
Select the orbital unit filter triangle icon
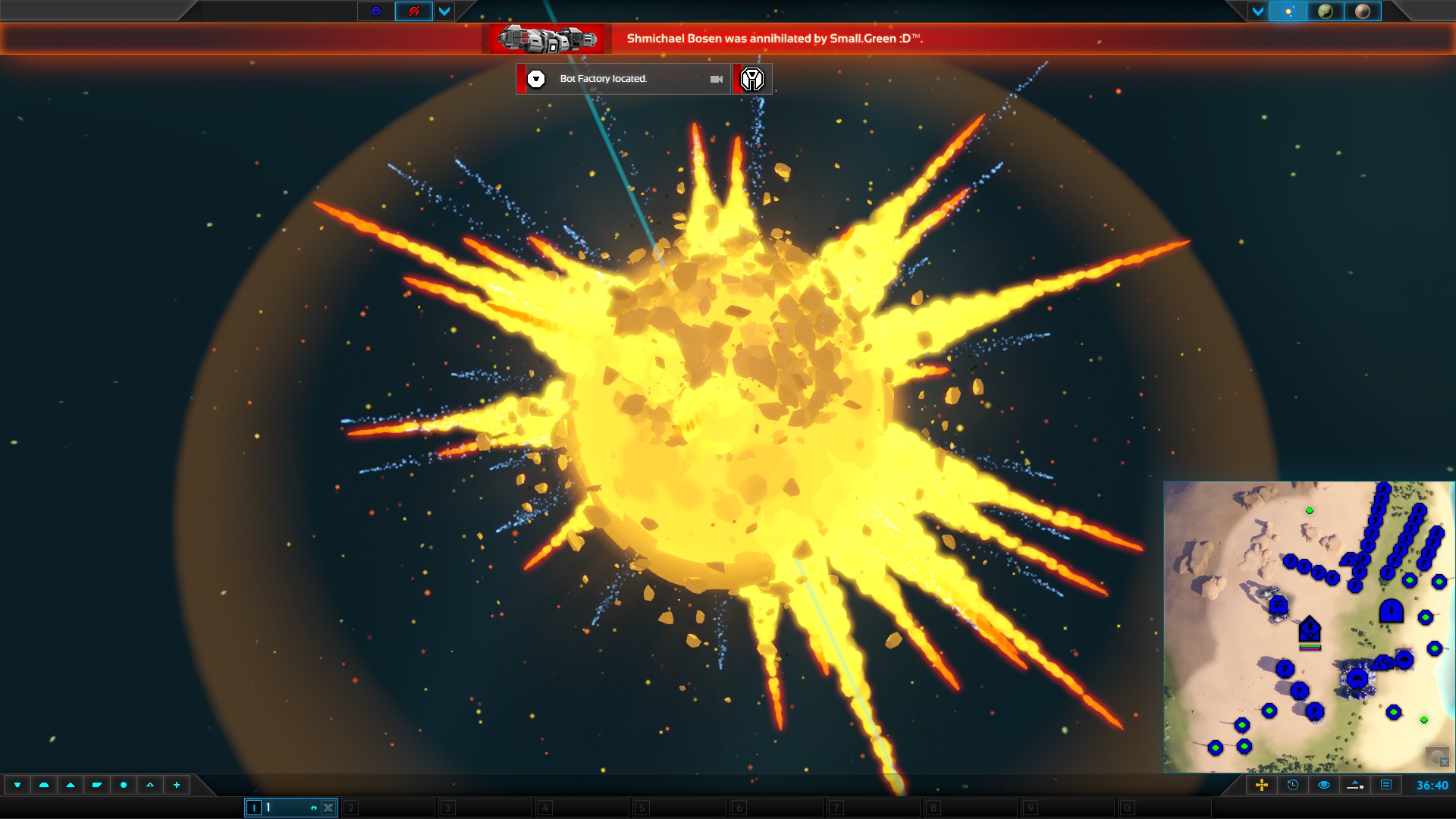[x=149, y=786]
